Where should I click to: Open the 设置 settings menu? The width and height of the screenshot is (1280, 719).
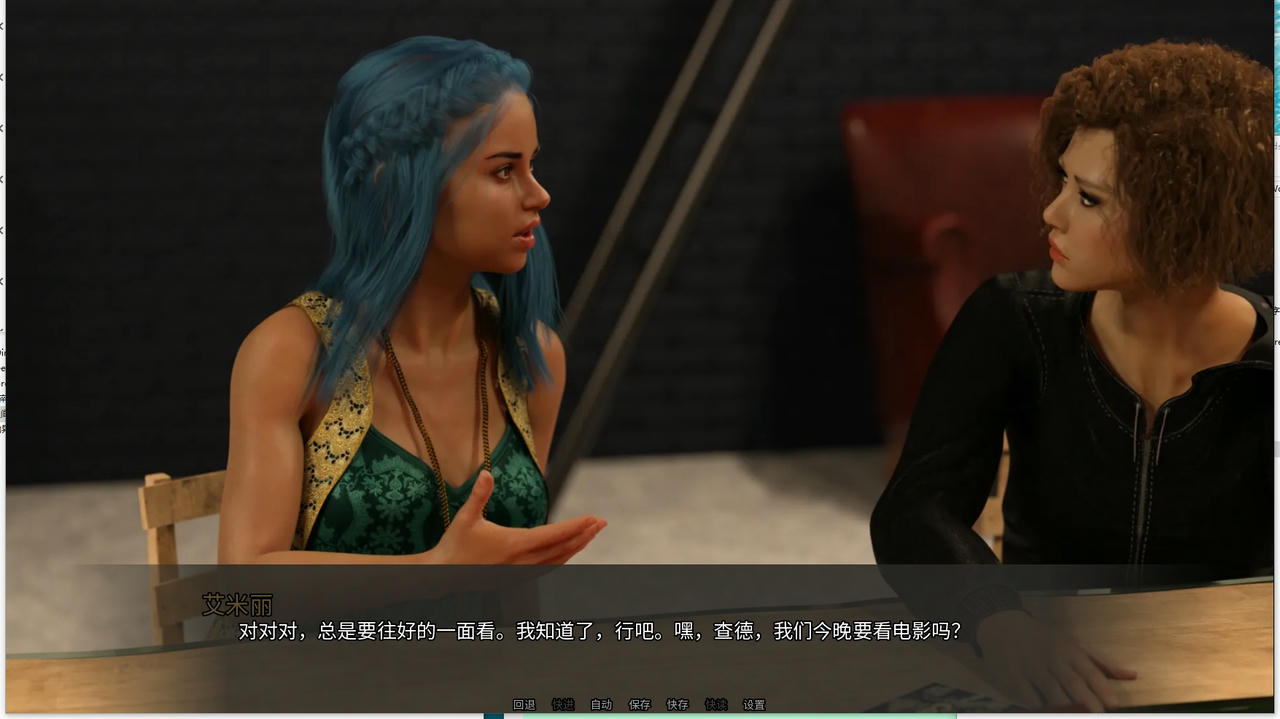pyautogui.click(x=754, y=705)
